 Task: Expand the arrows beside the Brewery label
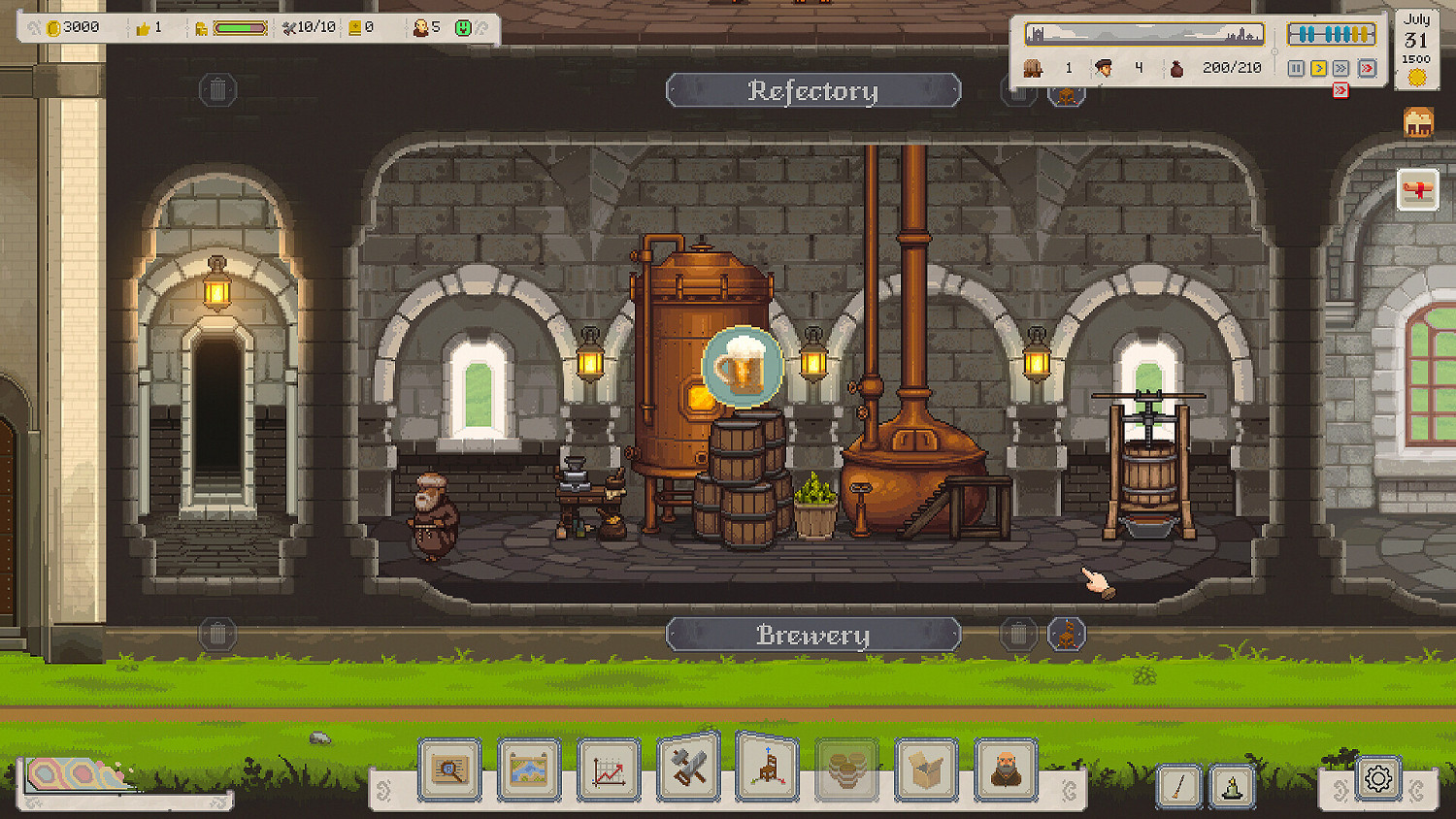(x=1066, y=635)
